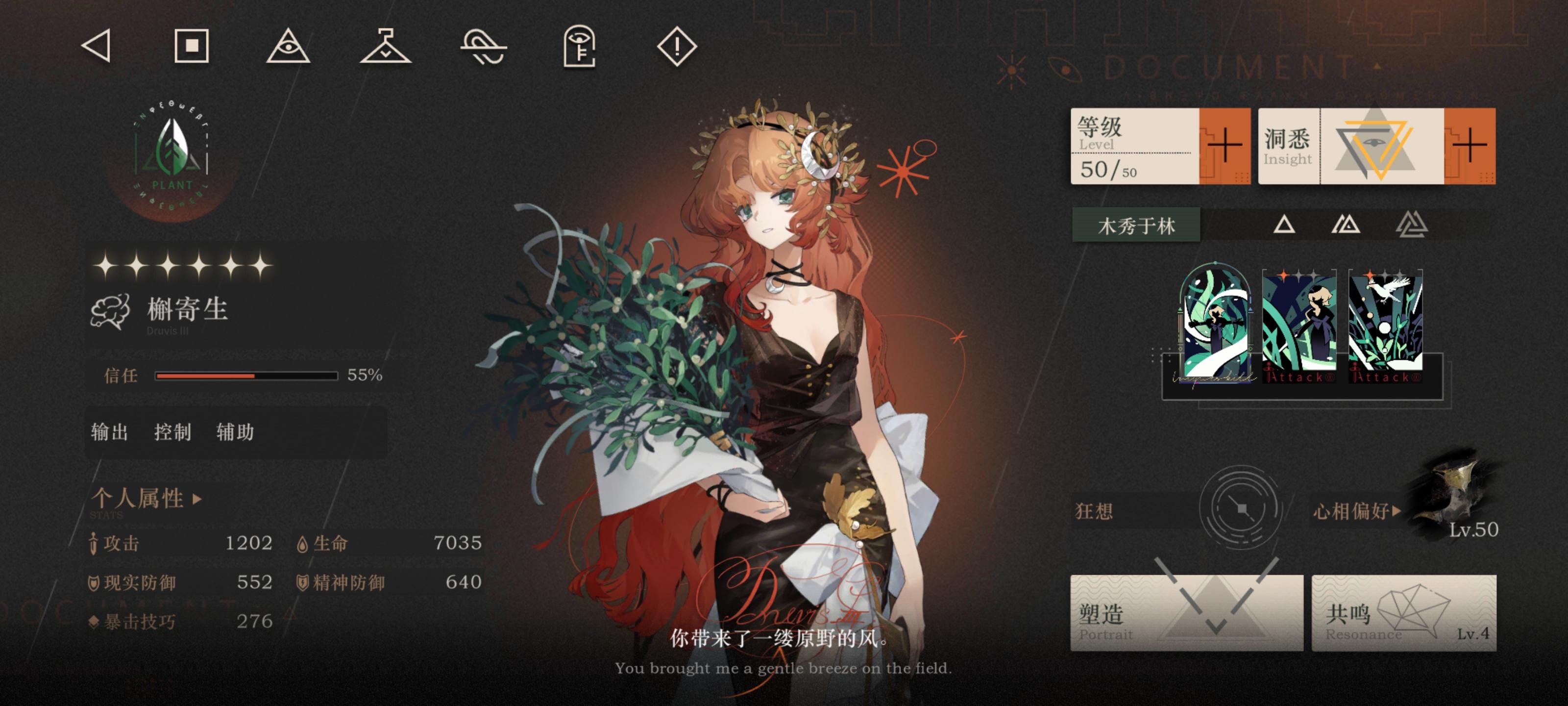
Task: Click the eye-pyramid icon in the top toolbar
Action: 289,48
